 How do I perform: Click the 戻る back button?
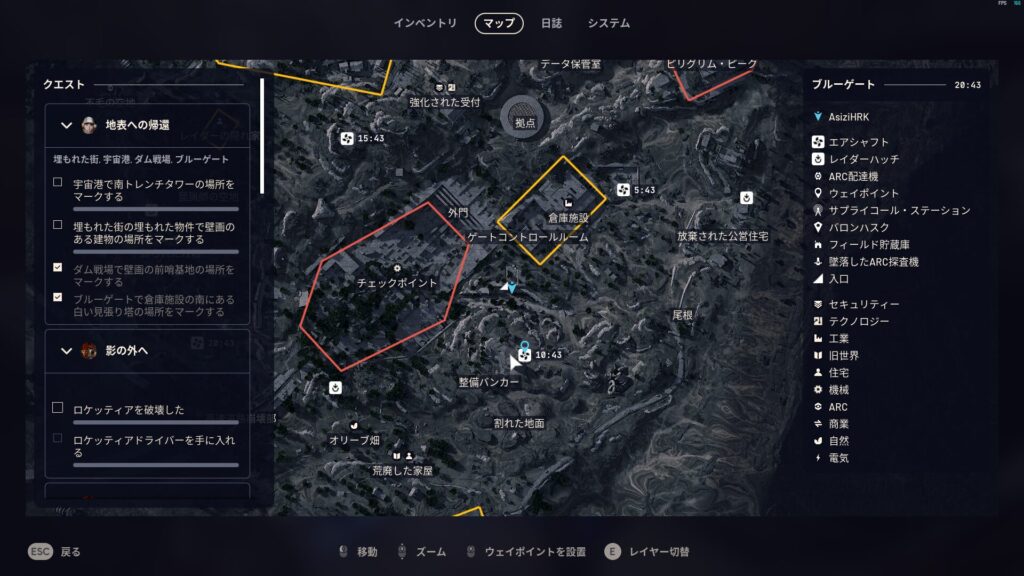pyautogui.click(x=55, y=551)
